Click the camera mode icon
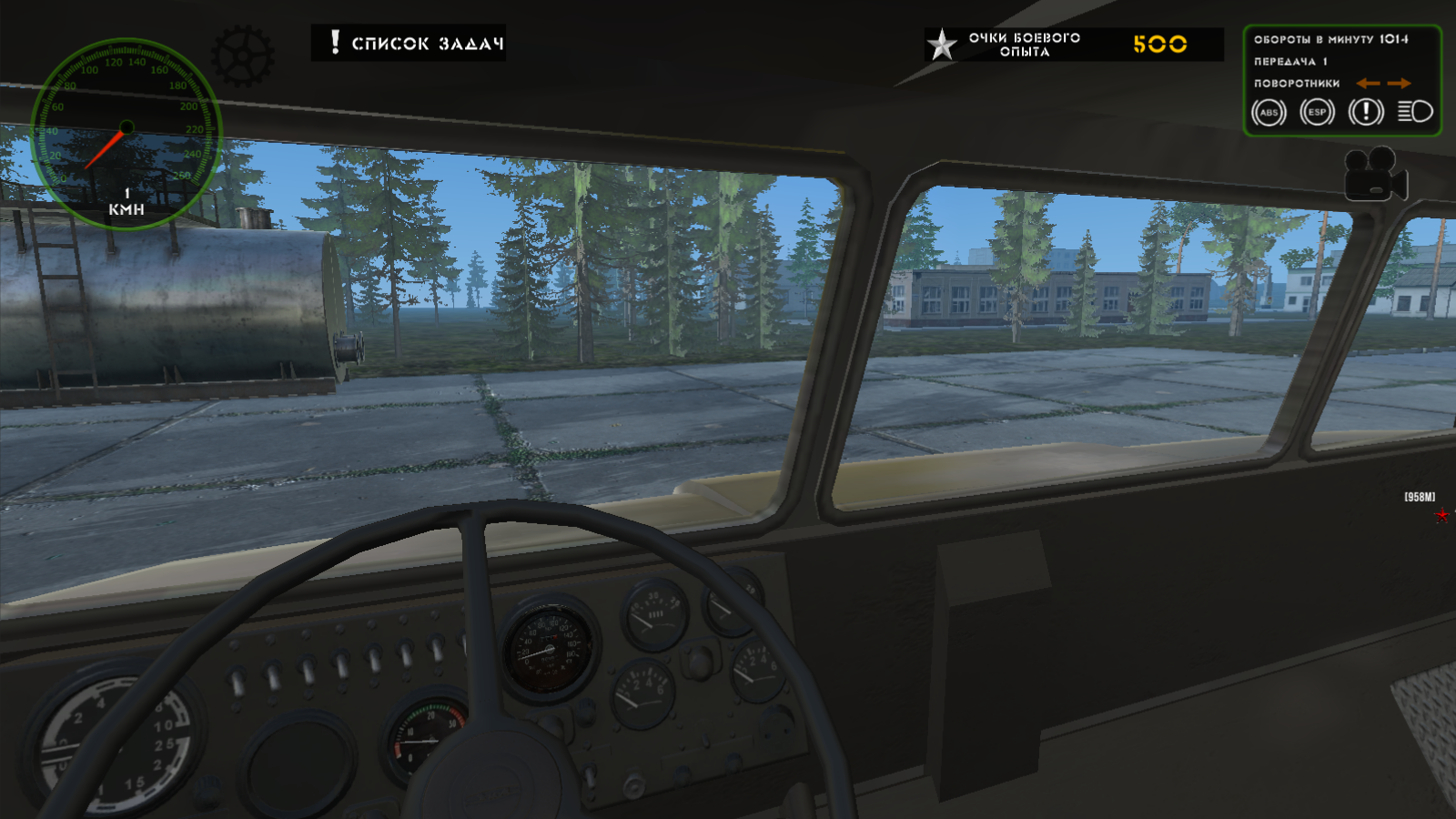The width and height of the screenshot is (1456, 819). pos(1374,179)
